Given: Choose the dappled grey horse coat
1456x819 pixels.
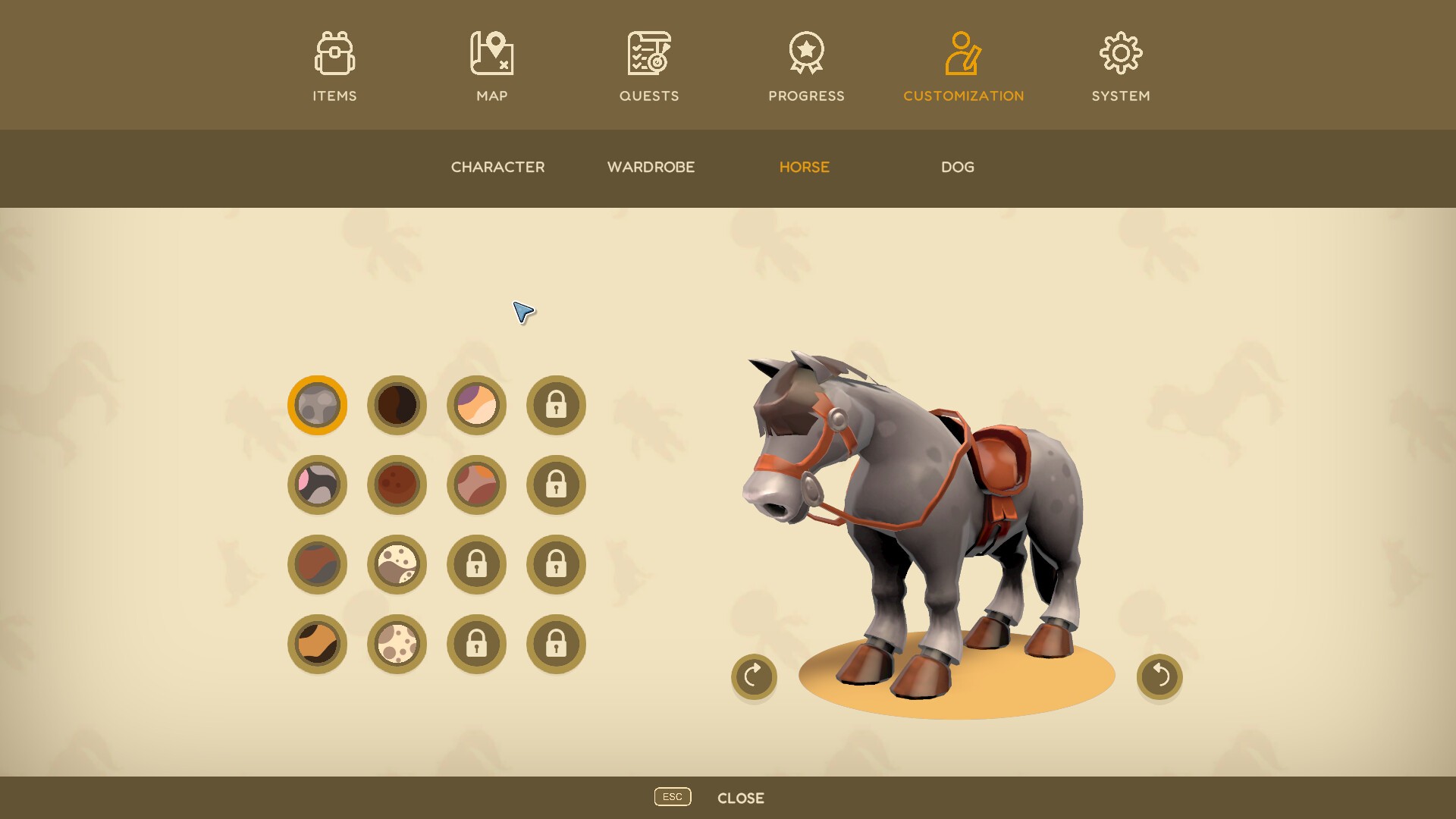Looking at the screenshot, I should 317,405.
